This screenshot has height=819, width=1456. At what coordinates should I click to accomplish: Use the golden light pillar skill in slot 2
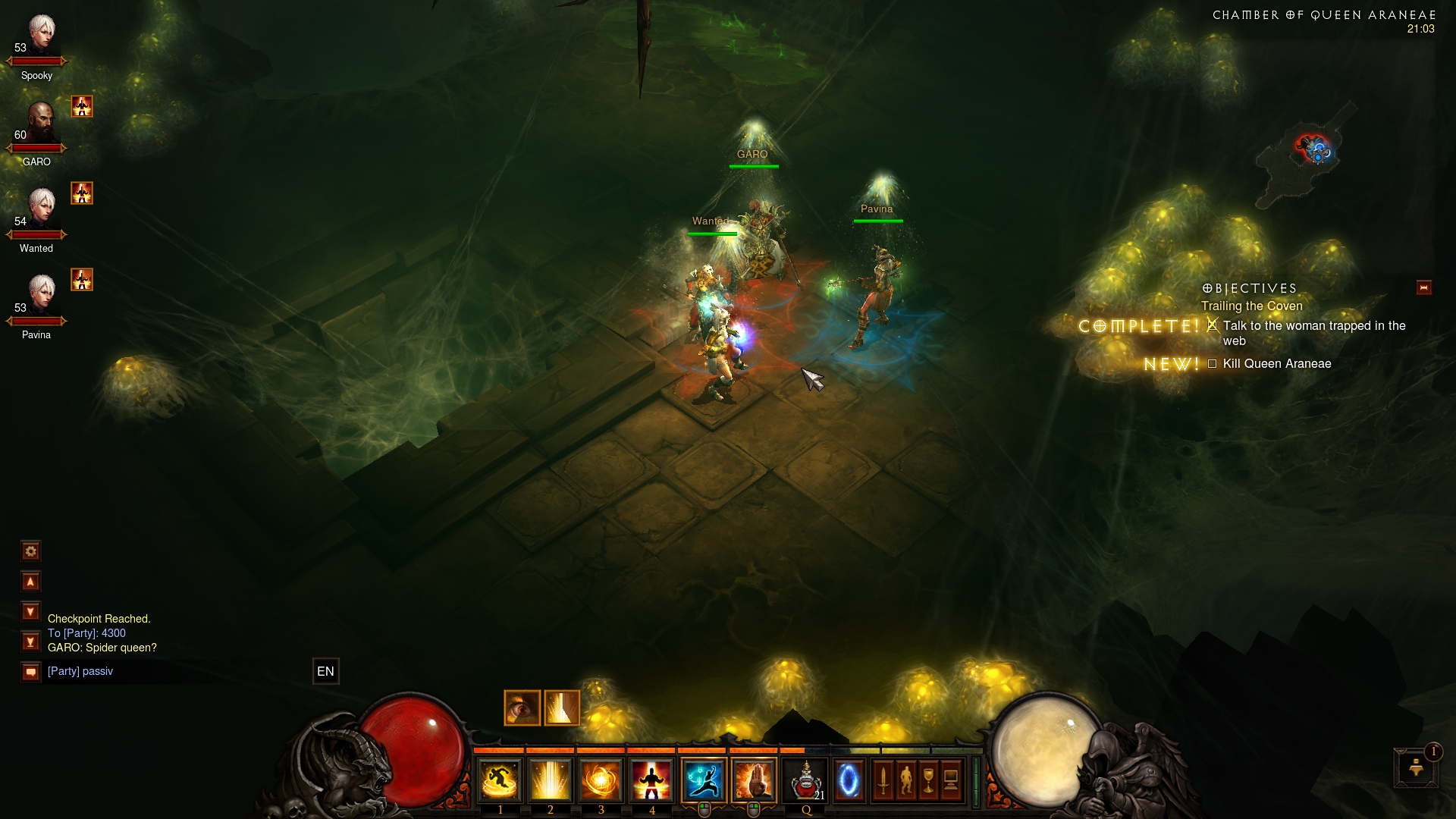[x=551, y=780]
